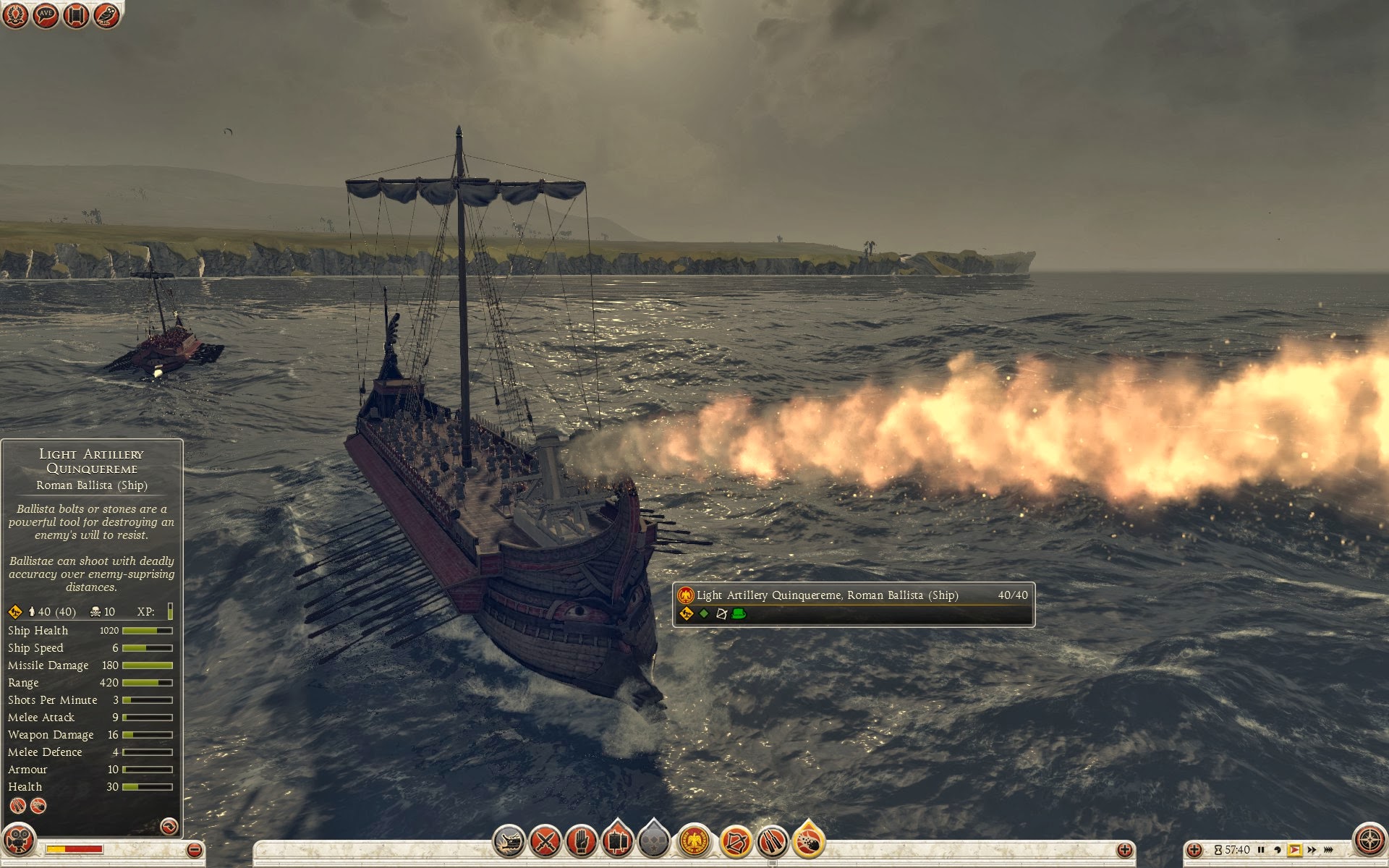Click the gas mask icon button
The width and height of the screenshot is (1389, 868).
pos(18,841)
